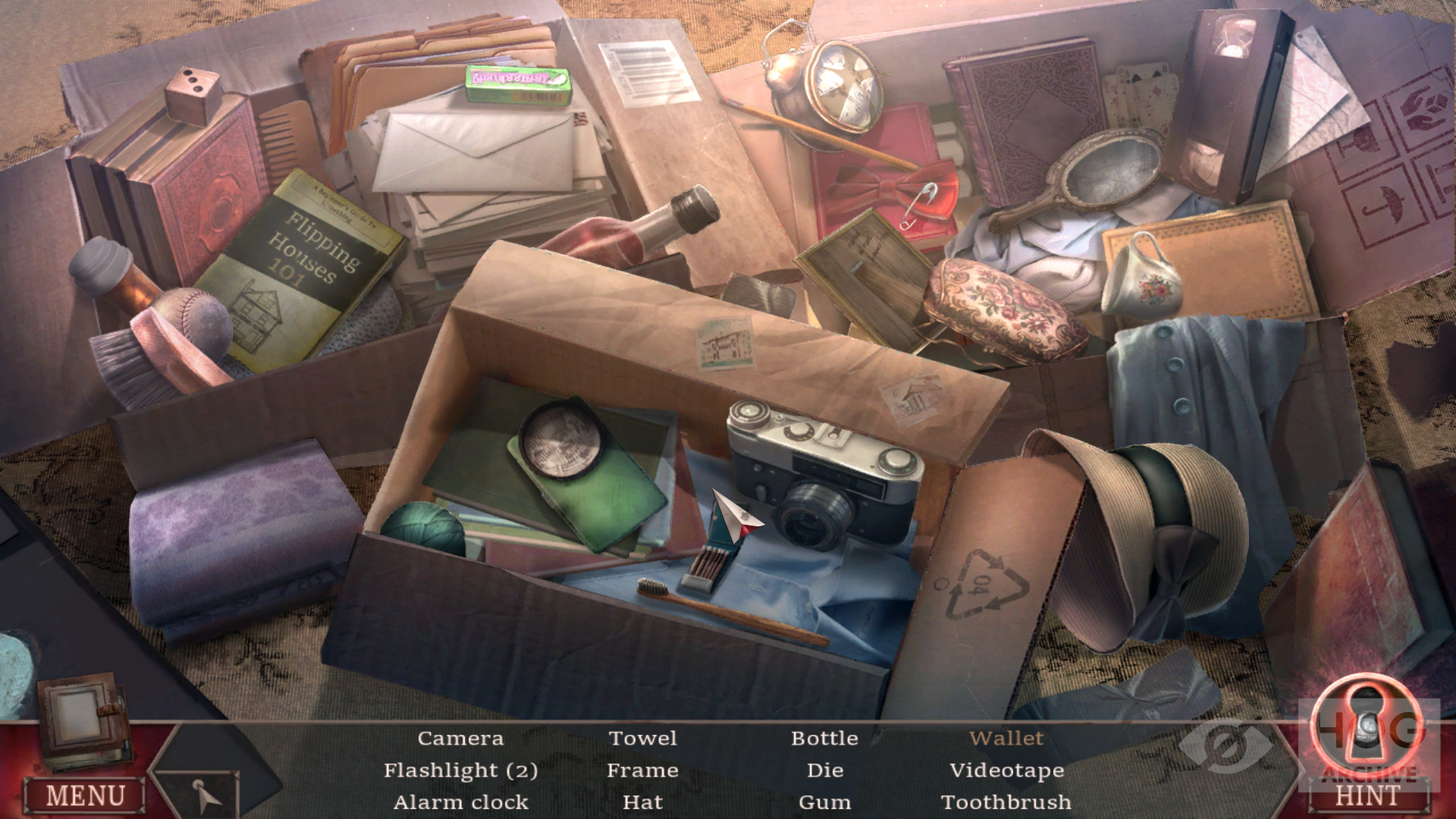Open the MENU button

[x=85, y=795]
